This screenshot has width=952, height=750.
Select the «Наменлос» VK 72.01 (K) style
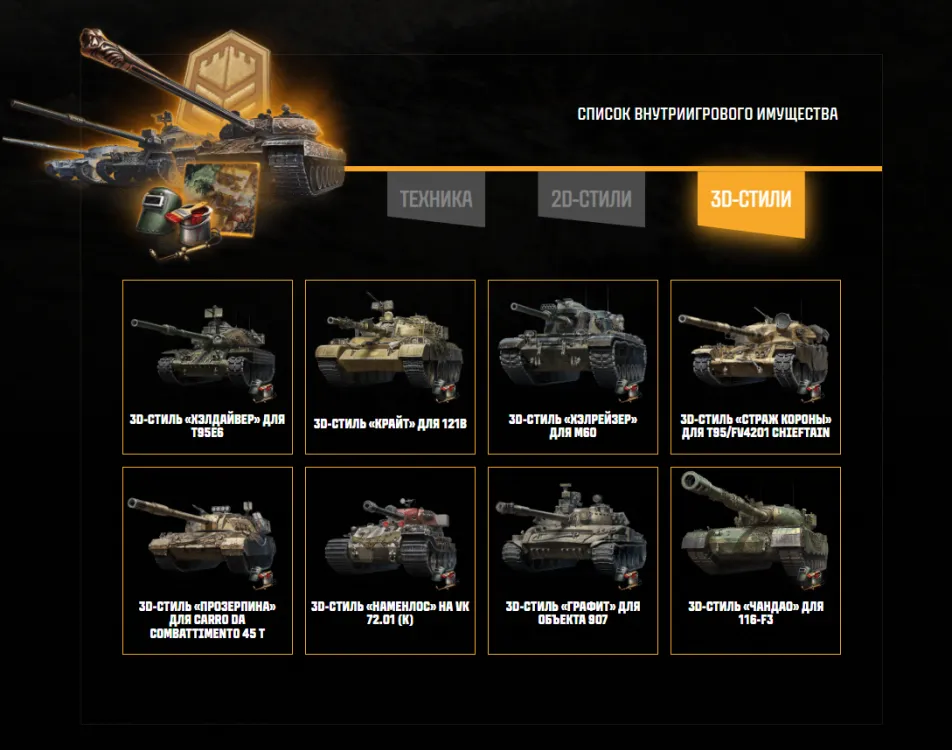pos(390,560)
